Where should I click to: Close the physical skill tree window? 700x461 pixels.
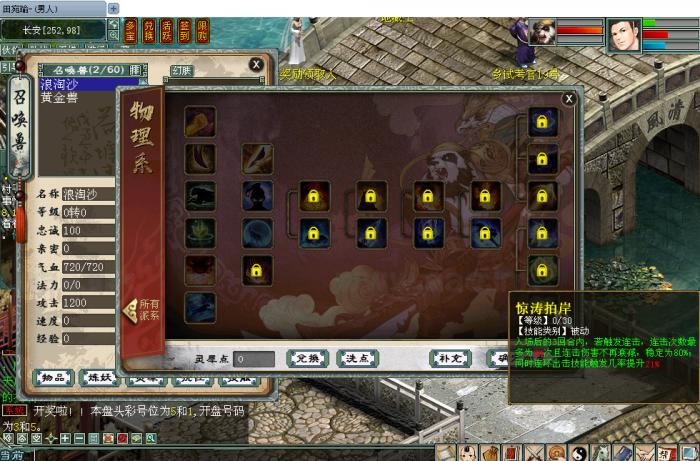pyautogui.click(x=569, y=98)
